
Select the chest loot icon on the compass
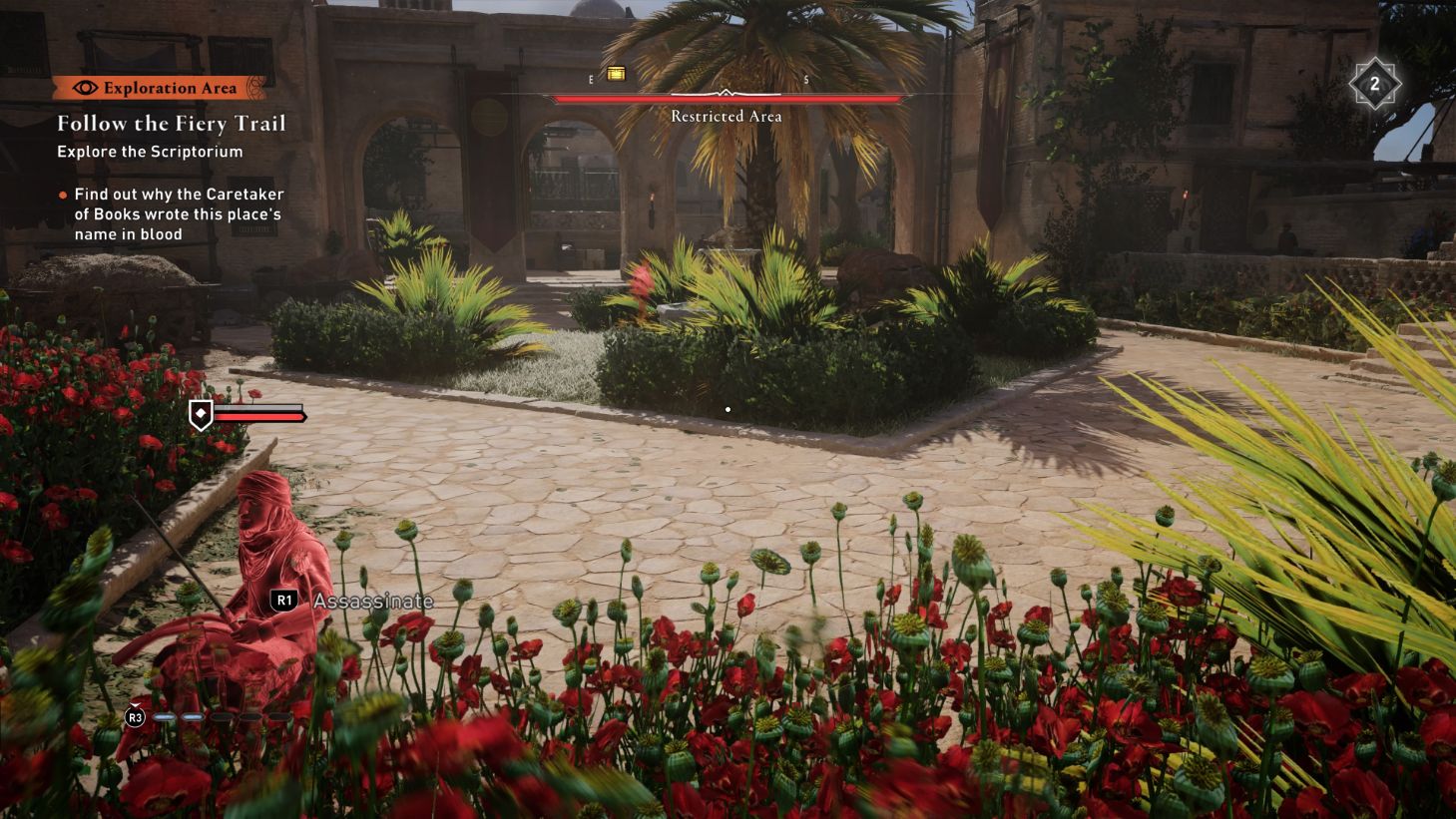click(x=616, y=73)
